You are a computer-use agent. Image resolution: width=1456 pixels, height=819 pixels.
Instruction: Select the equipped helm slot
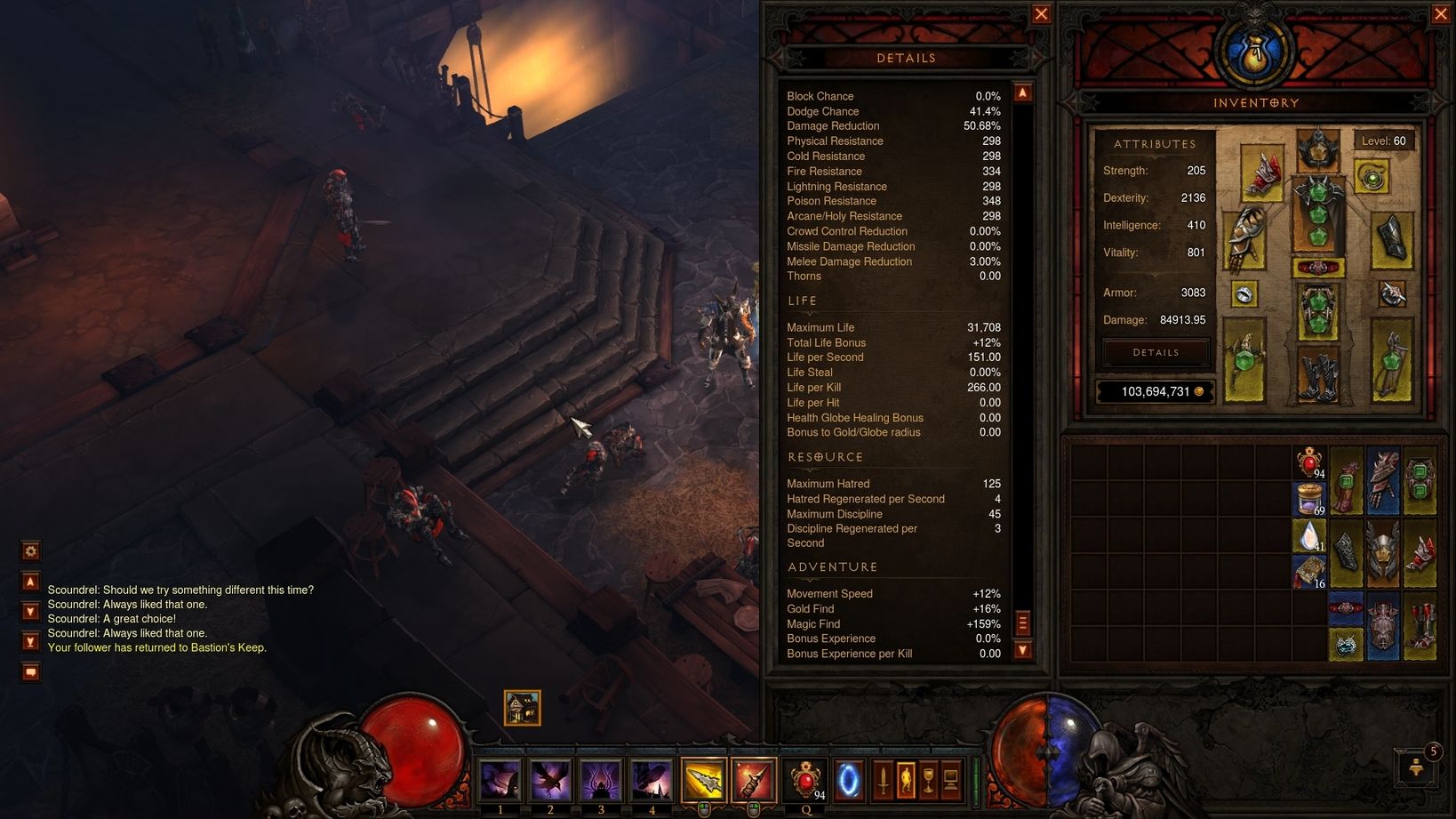coord(1317,150)
